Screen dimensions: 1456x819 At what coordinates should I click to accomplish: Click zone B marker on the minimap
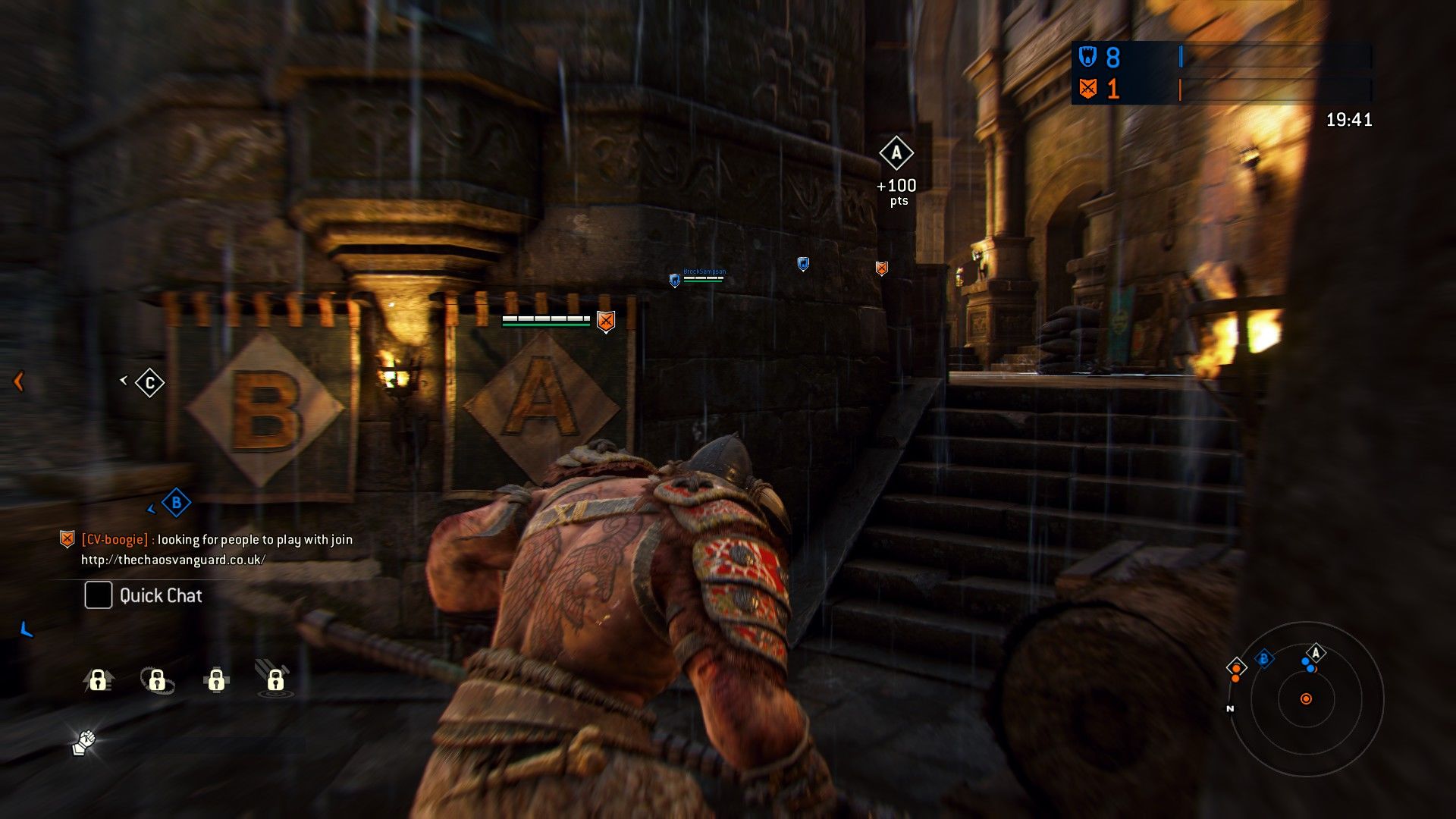pos(1263,659)
